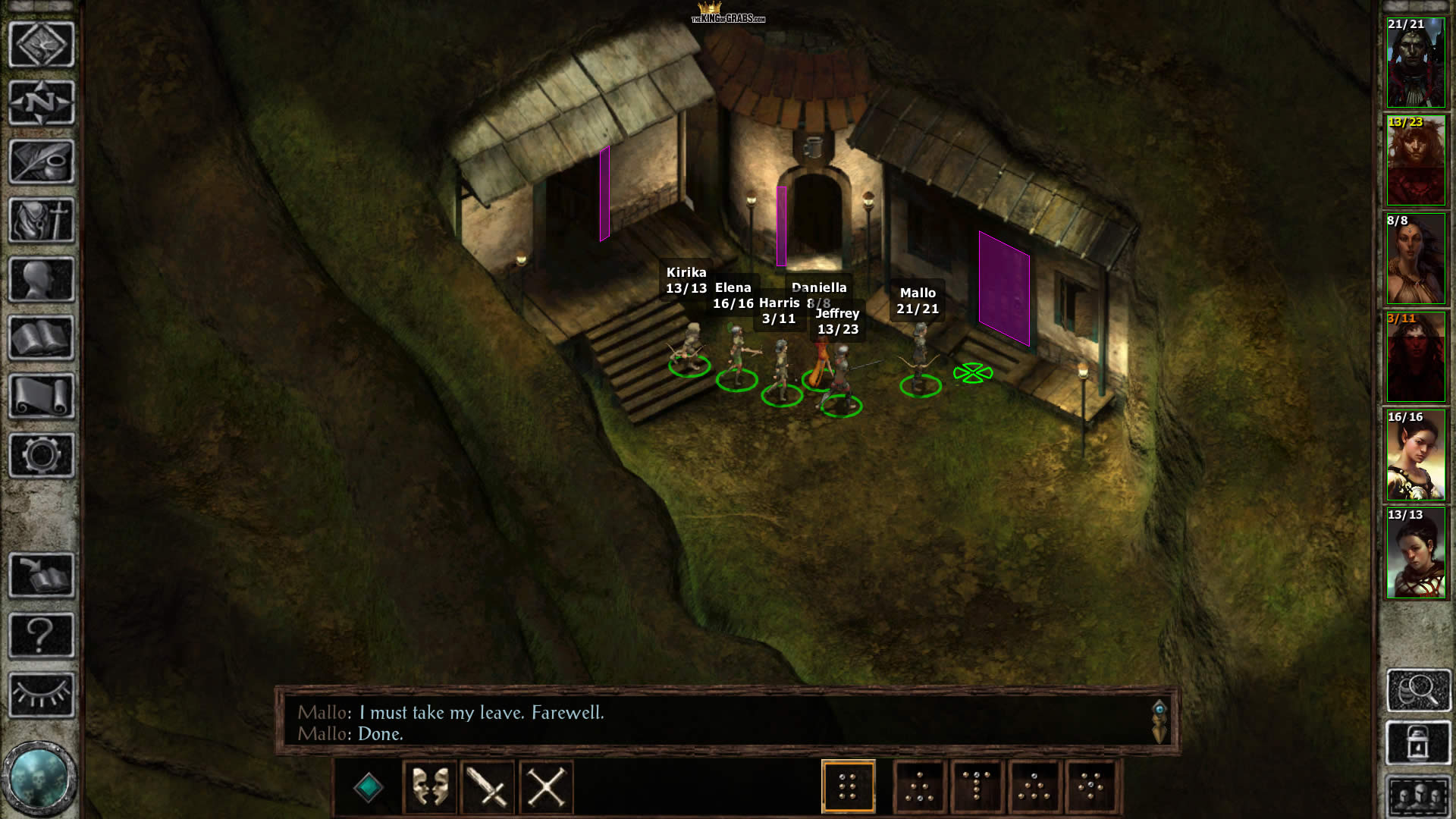Open the journal quill-and-inkwell button
Image resolution: width=1456 pixels, height=819 pixels.
pyautogui.click(x=42, y=162)
